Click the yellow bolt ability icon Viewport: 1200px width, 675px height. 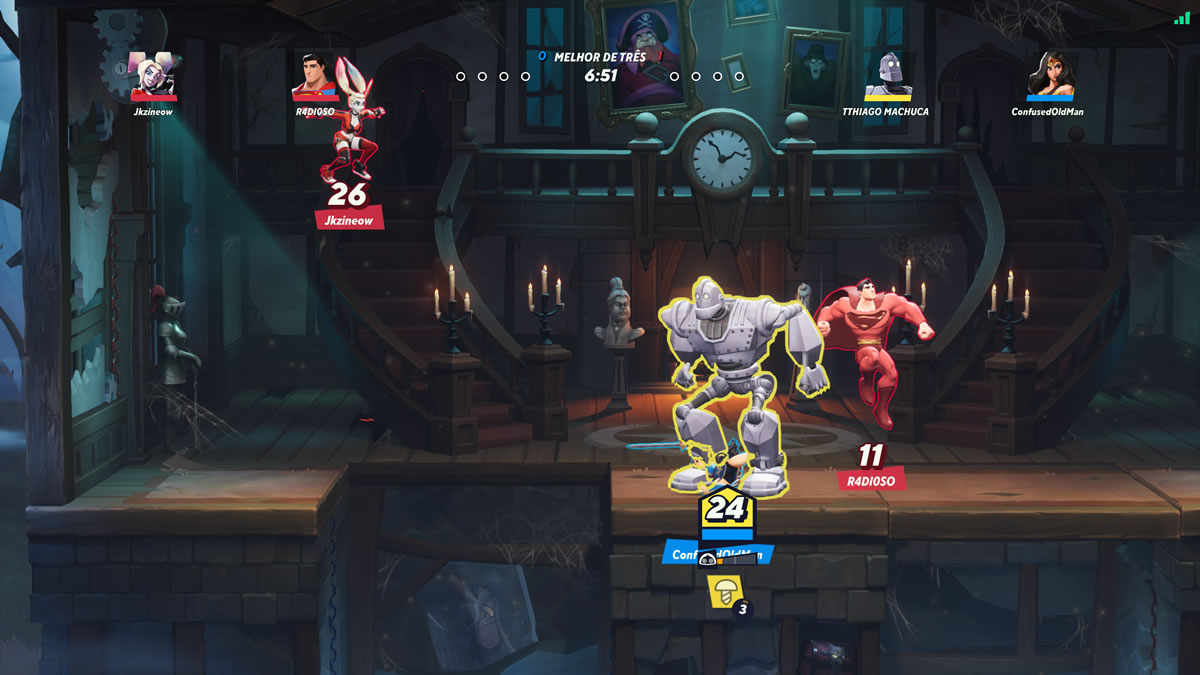click(721, 590)
